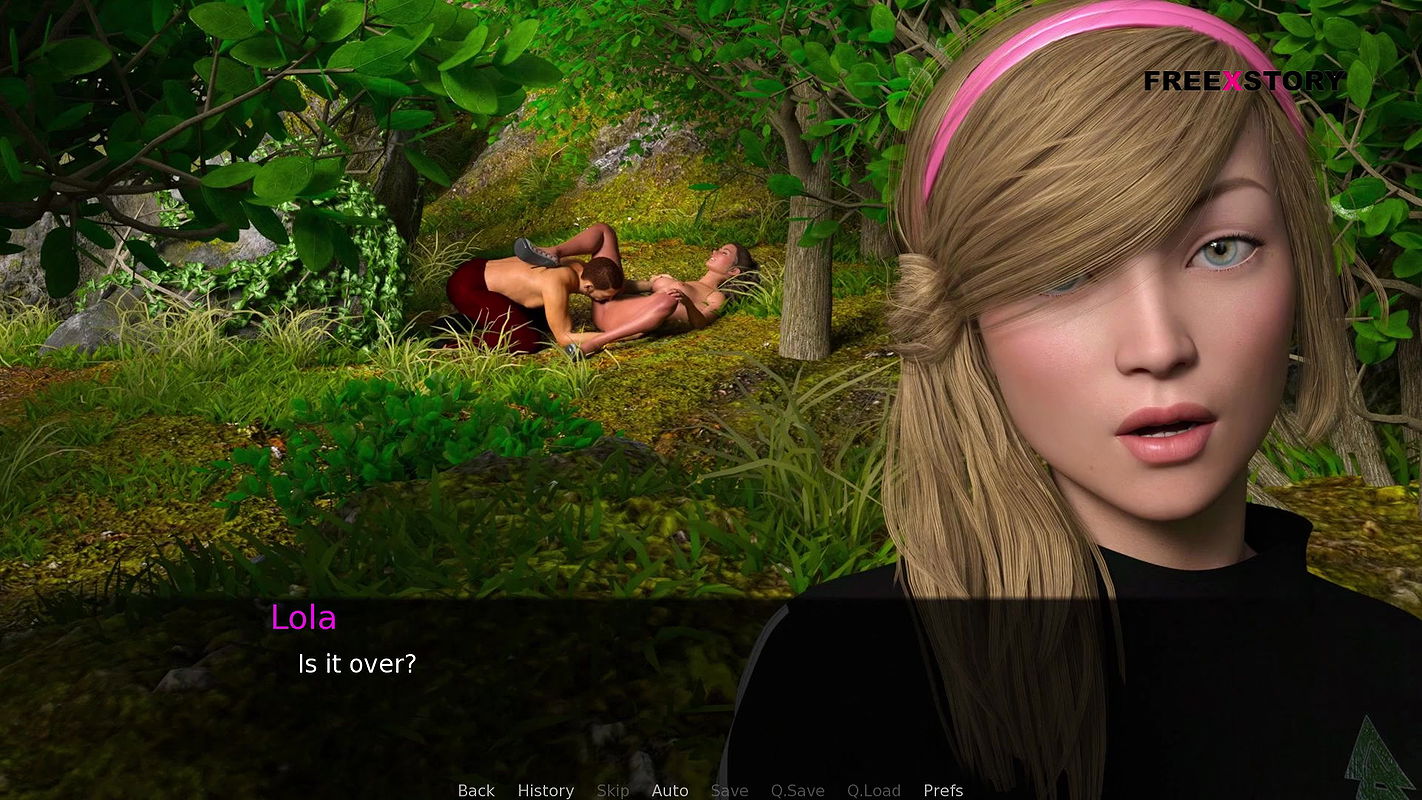Go back using the Back button

pyautogui.click(x=476, y=790)
